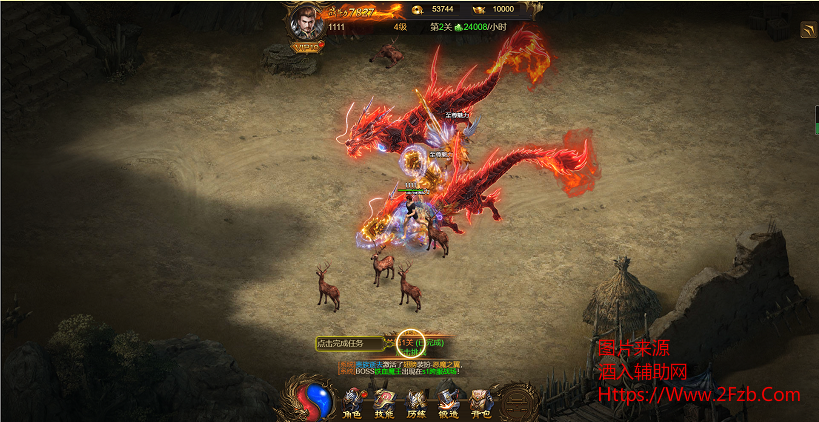Screen dimensions: 819x422
Task: Click the 点击完成任务 quest button
Action: coord(349,344)
